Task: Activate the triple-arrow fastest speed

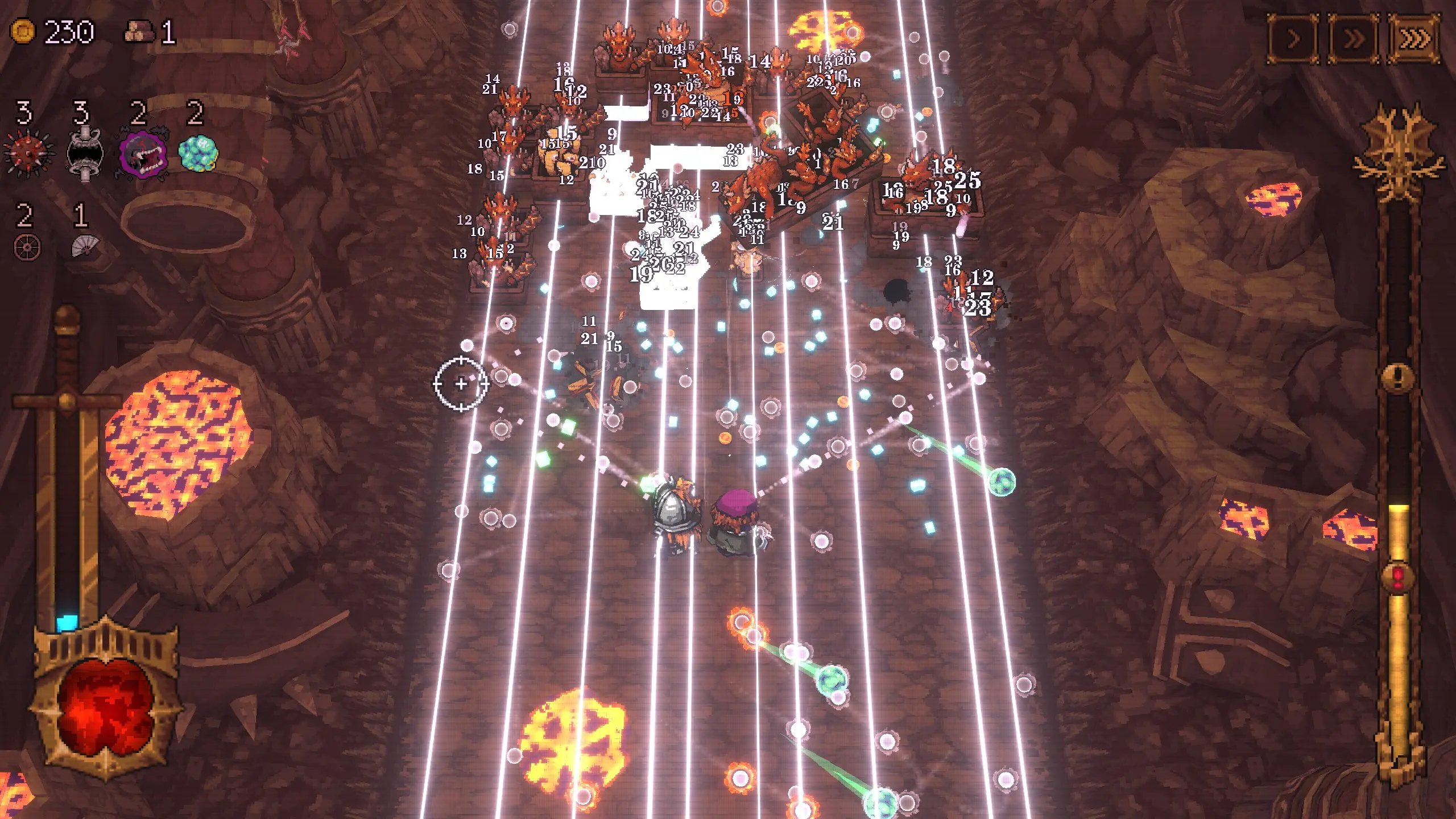Action: point(1414,39)
